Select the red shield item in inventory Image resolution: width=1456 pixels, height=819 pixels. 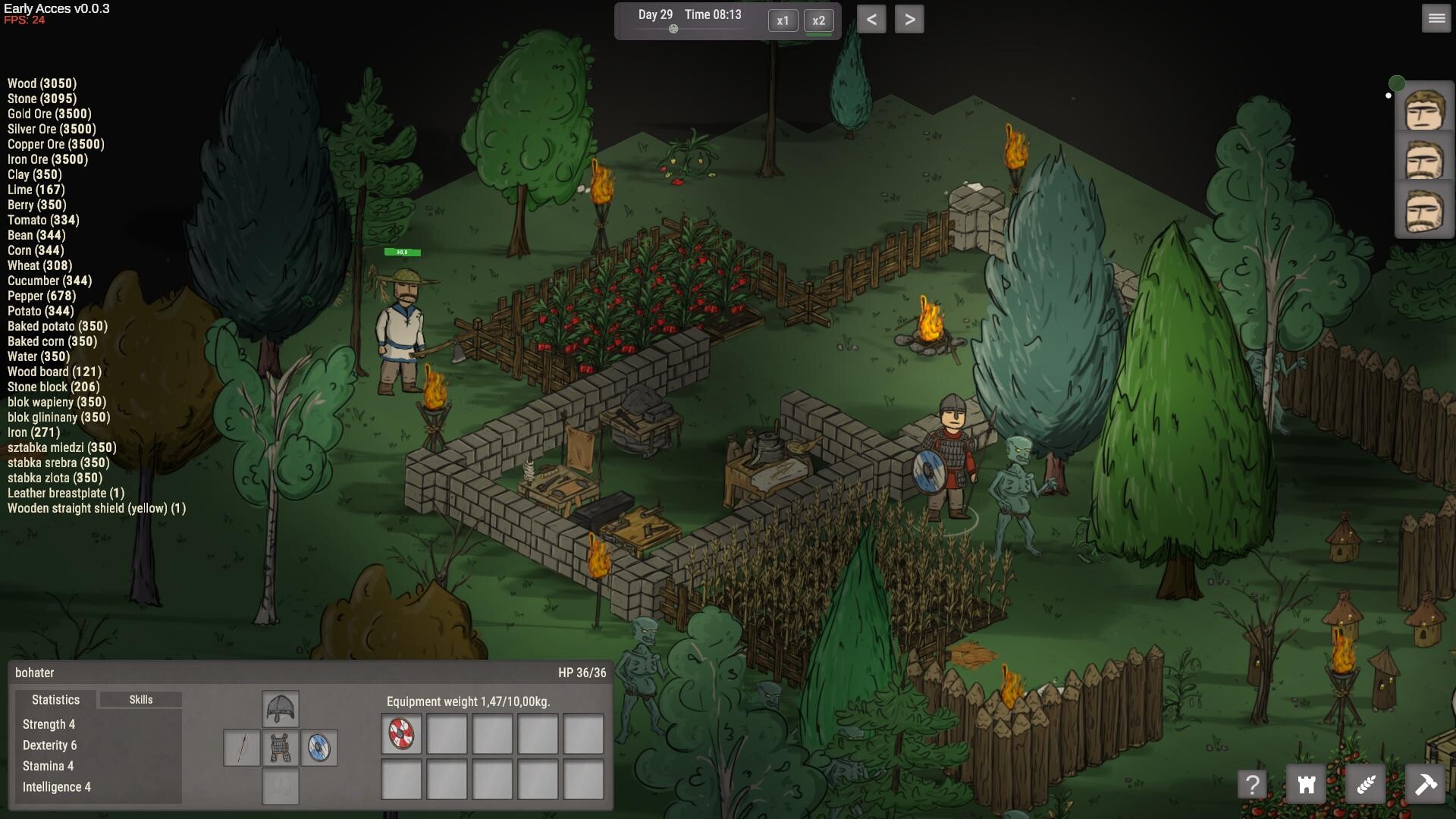click(x=400, y=733)
